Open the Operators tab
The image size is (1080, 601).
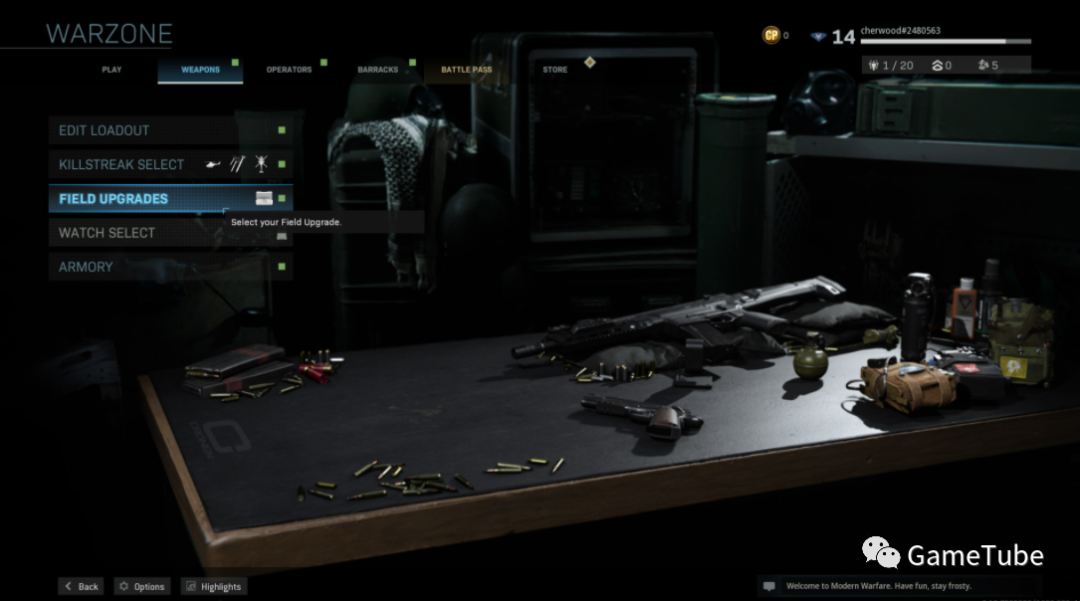[x=288, y=70]
